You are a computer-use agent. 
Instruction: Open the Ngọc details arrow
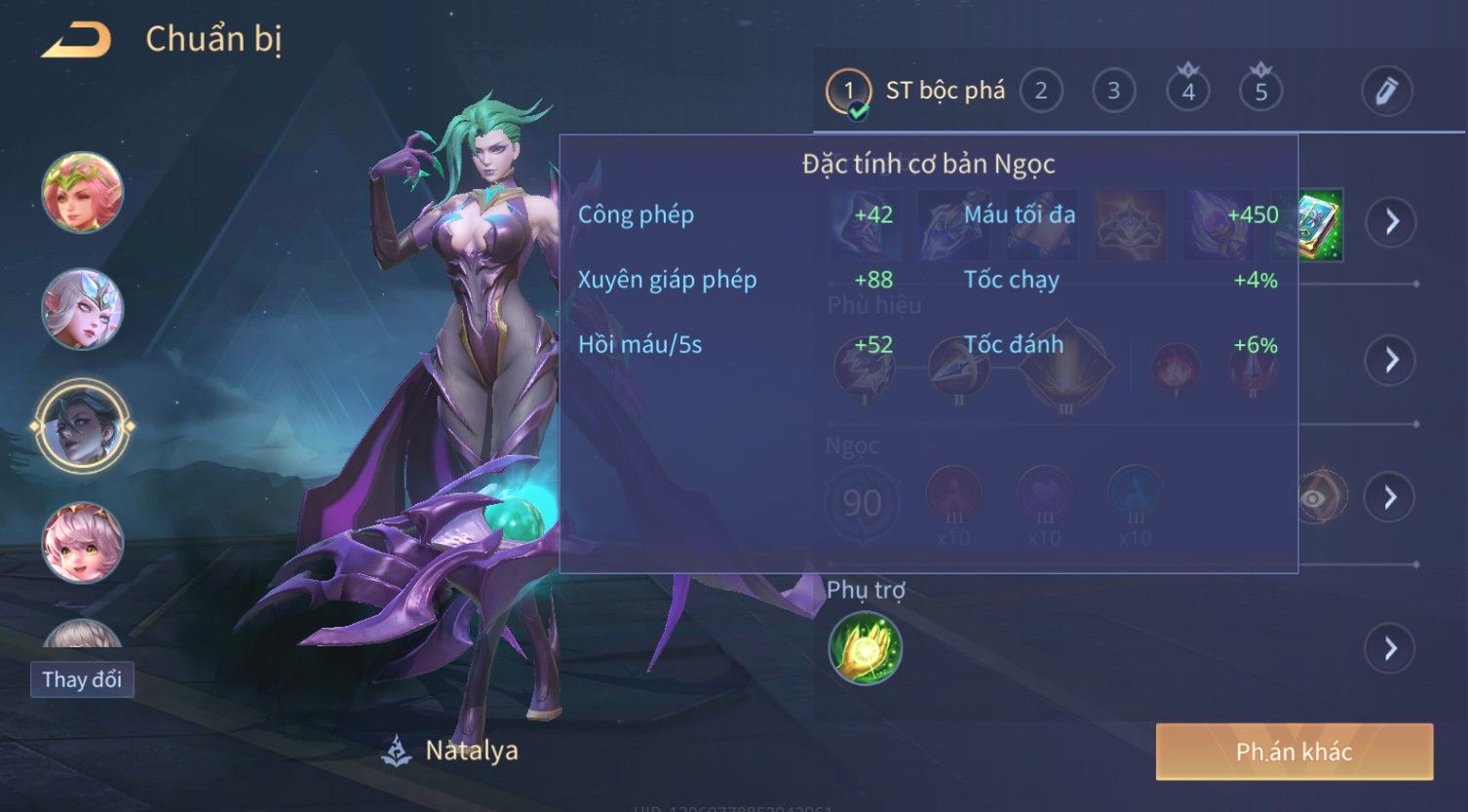[1390, 498]
